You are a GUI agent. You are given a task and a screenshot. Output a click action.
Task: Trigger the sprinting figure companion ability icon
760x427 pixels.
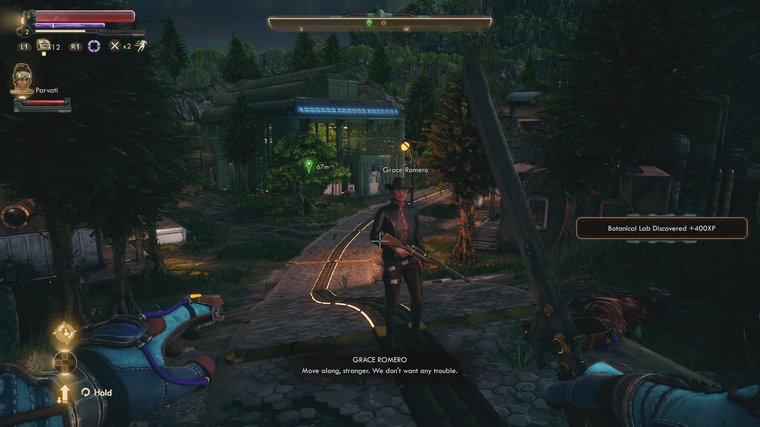(x=141, y=46)
